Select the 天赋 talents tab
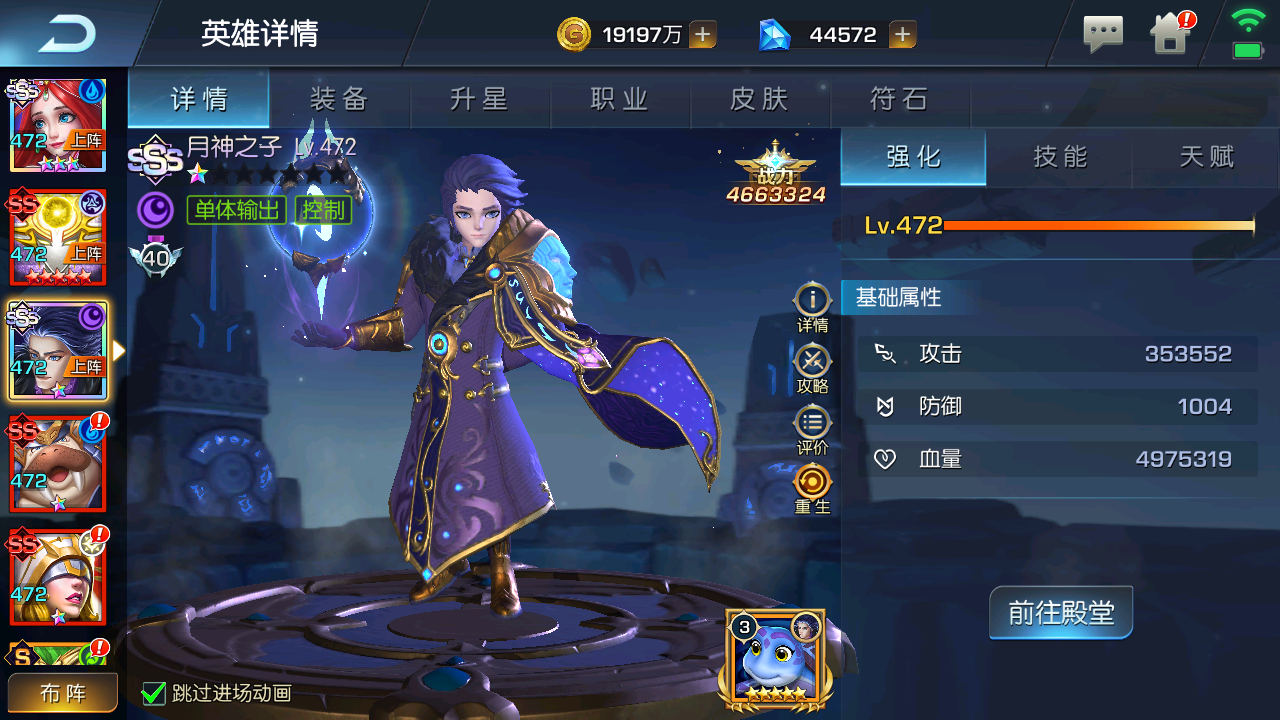This screenshot has height=720, width=1280. pyautogui.click(x=1207, y=157)
